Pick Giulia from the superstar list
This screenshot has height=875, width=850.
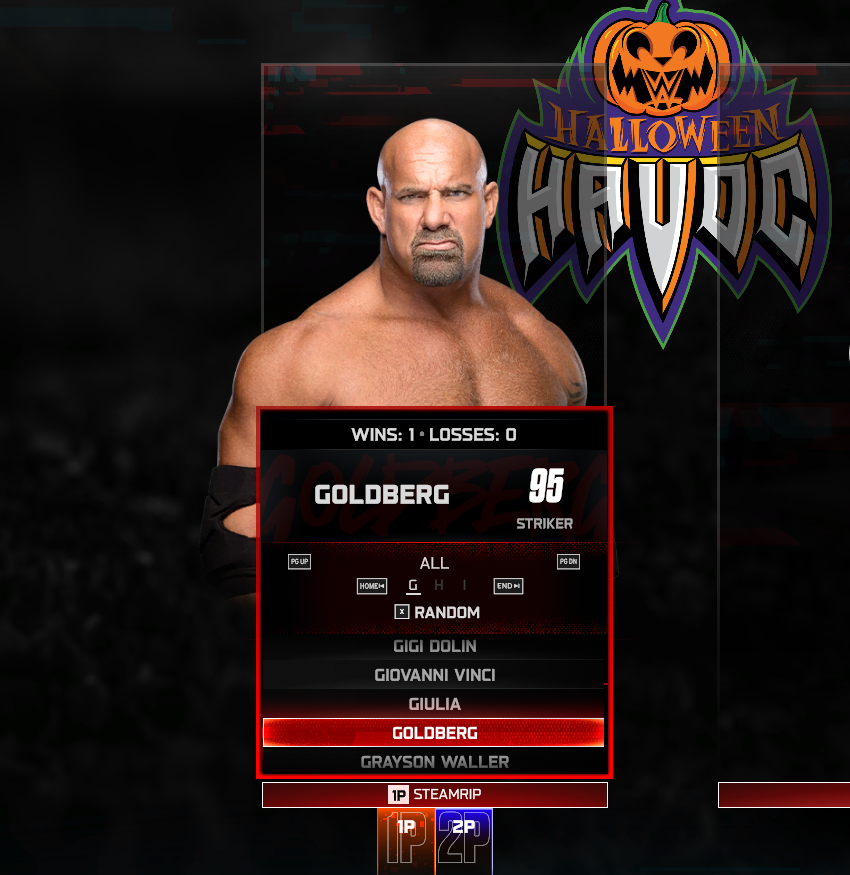pyautogui.click(x=434, y=704)
